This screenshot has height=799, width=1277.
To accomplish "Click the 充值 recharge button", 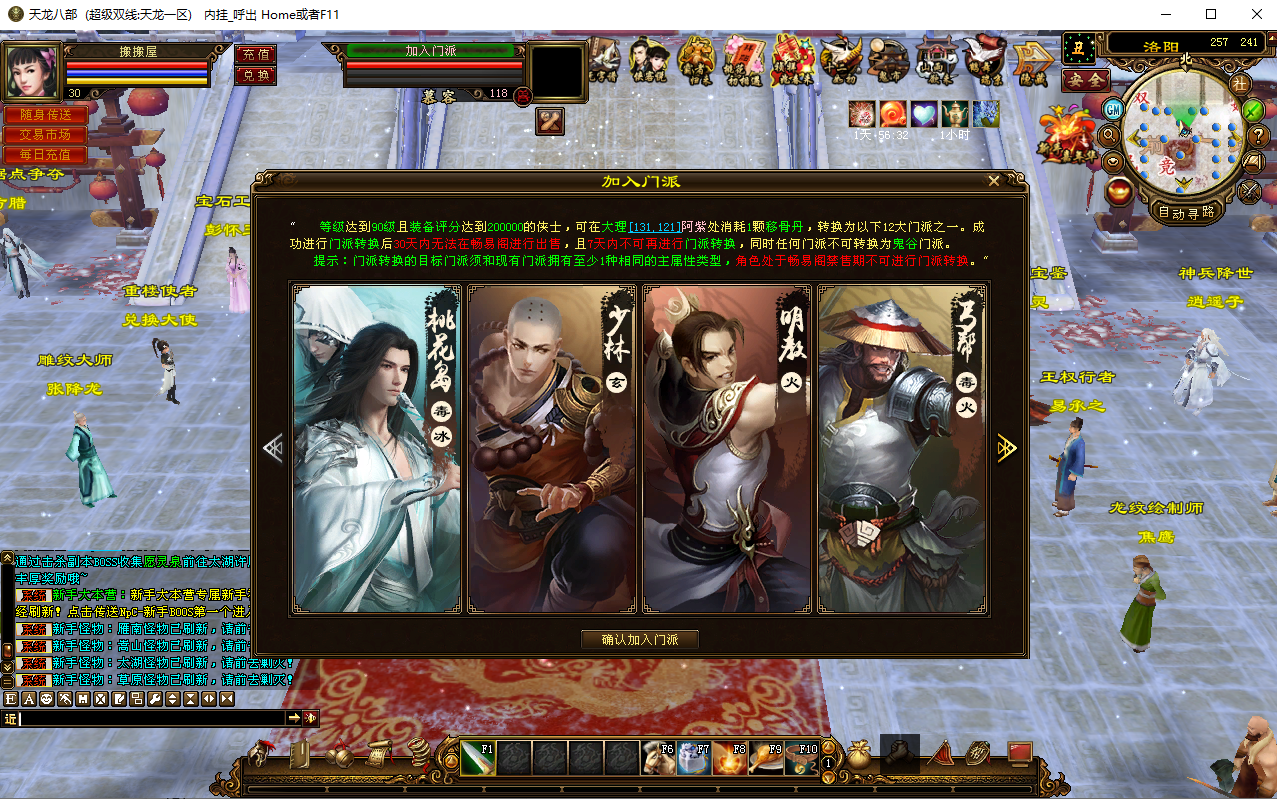I will (x=255, y=55).
